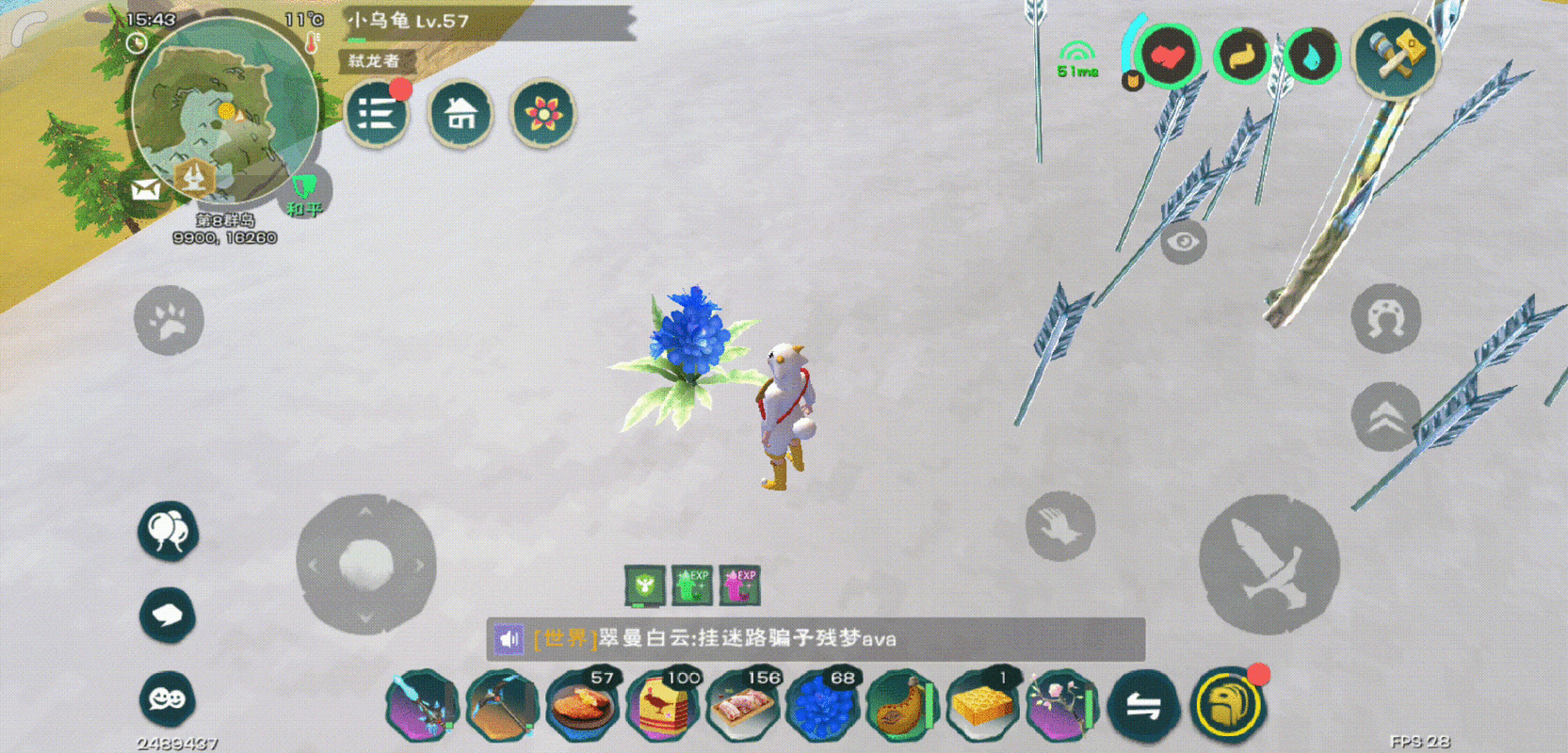The image size is (1568, 753).
Task: Tap the house home button
Action: click(461, 115)
